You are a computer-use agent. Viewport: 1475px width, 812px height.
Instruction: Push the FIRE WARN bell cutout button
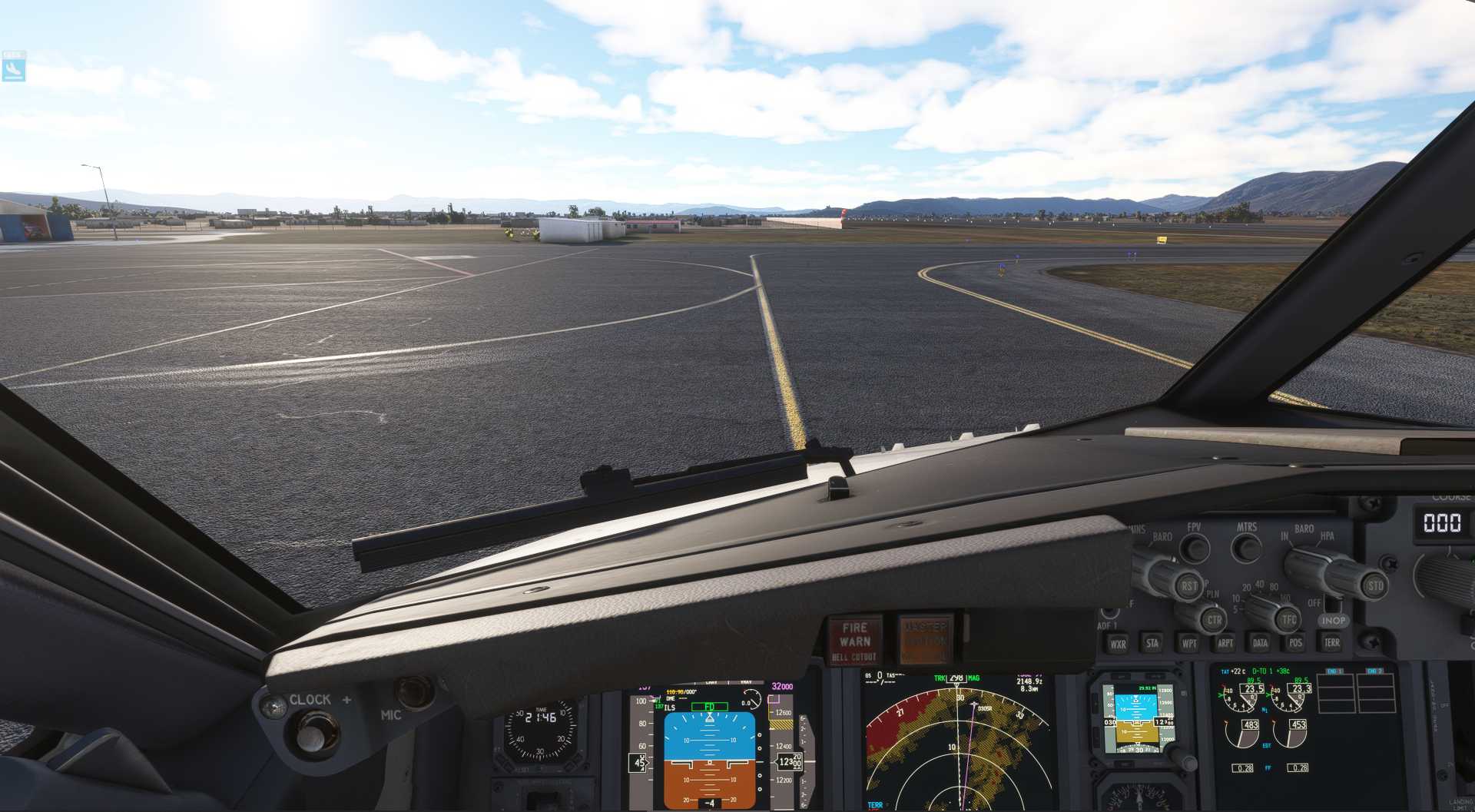[854, 640]
